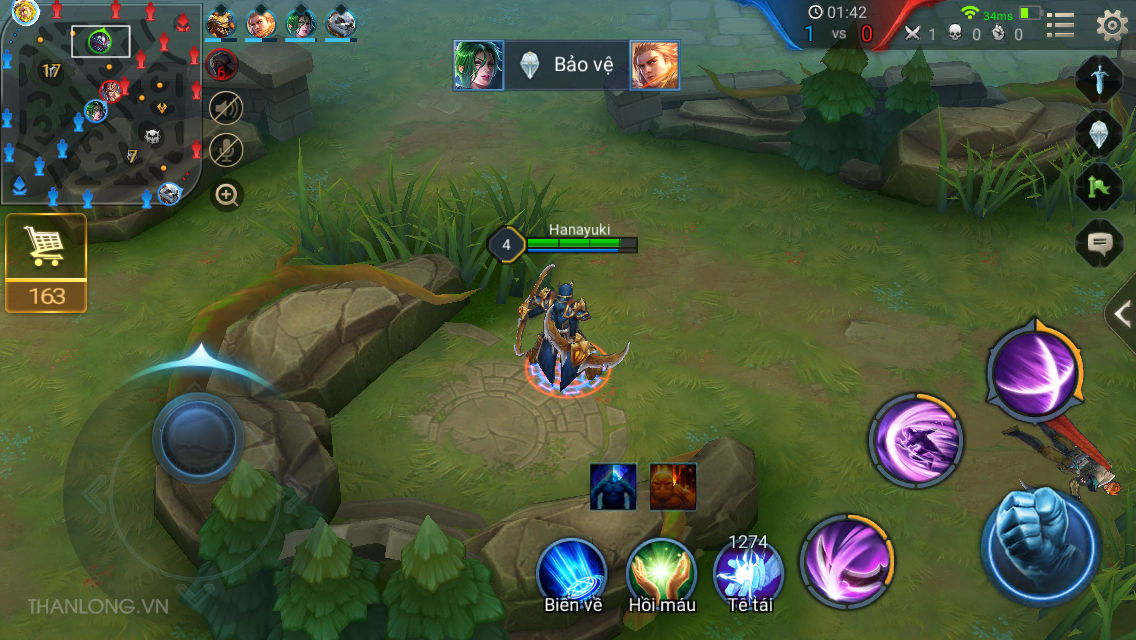Activate the Hồi máu heal skill
Image resolution: width=1136 pixels, height=640 pixels.
click(661, 574)
